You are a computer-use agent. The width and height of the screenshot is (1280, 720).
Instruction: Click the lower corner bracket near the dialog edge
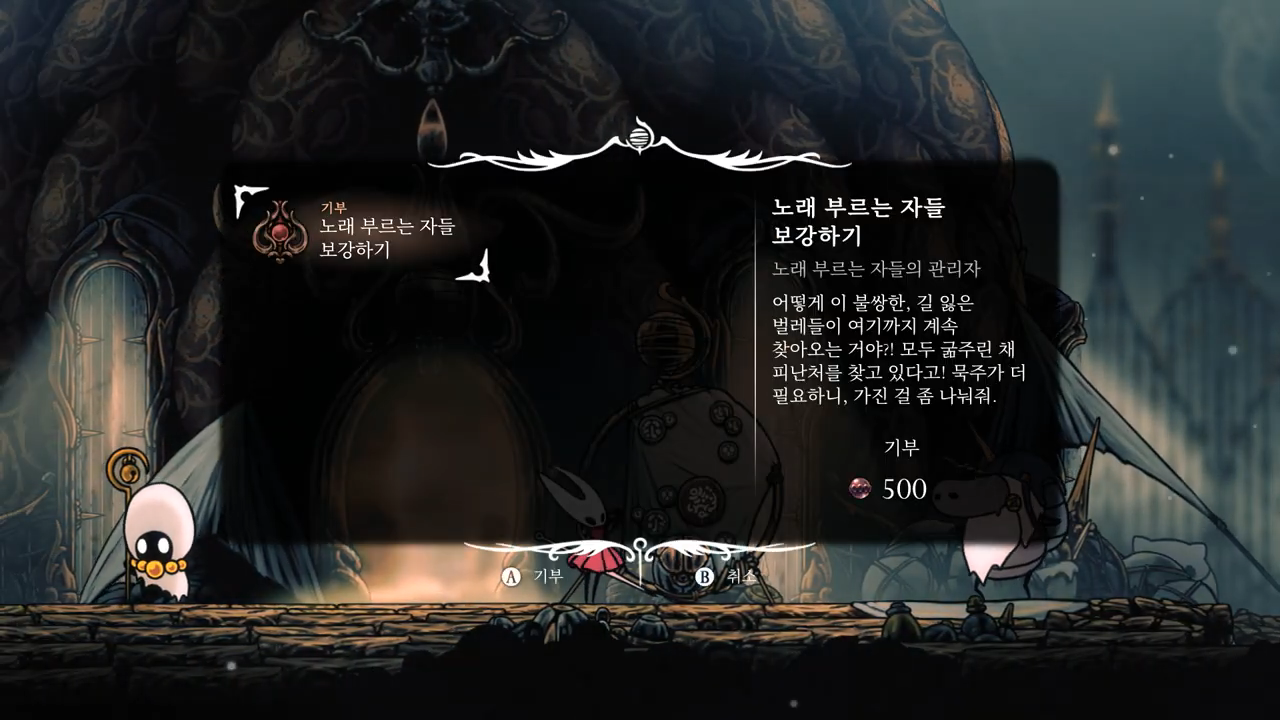pos(482,272)
